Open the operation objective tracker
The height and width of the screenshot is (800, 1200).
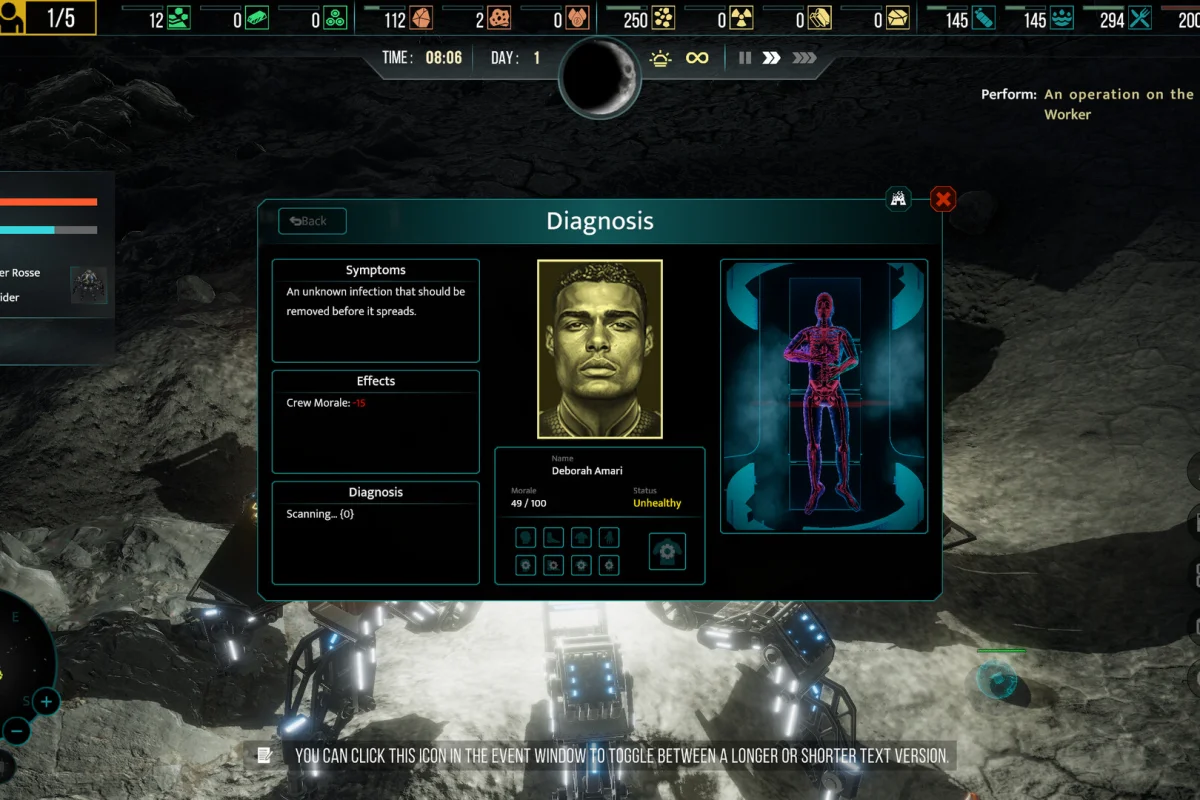(x=1118, y=104)
